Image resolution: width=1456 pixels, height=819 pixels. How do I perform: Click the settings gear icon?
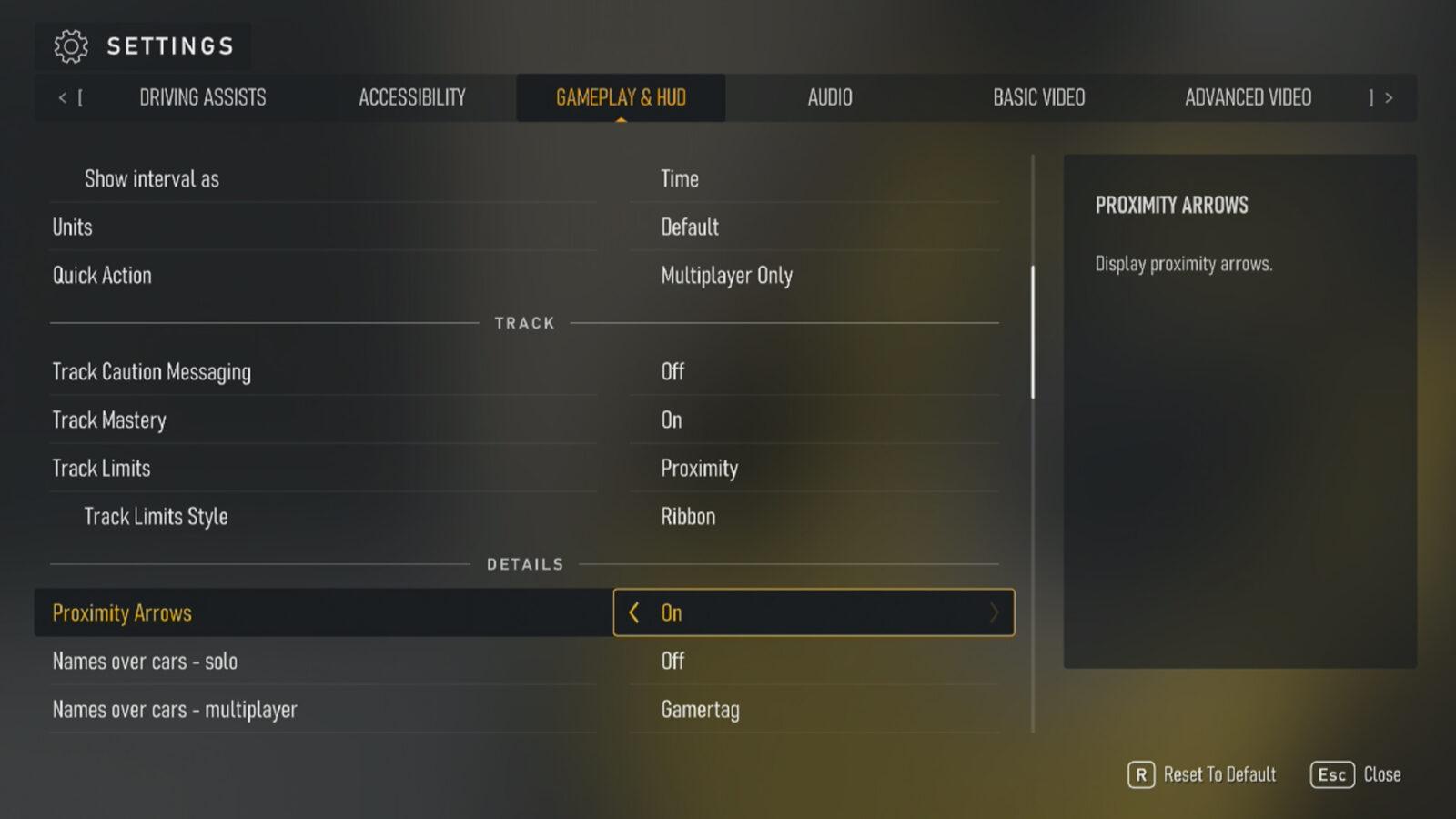[x=69, y=45]
